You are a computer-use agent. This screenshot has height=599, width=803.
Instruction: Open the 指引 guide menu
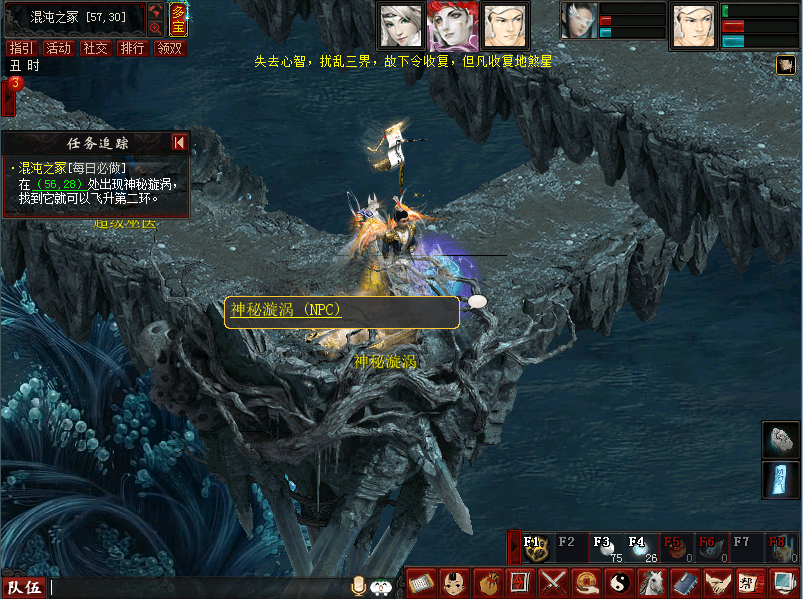[x=21, y=48]
